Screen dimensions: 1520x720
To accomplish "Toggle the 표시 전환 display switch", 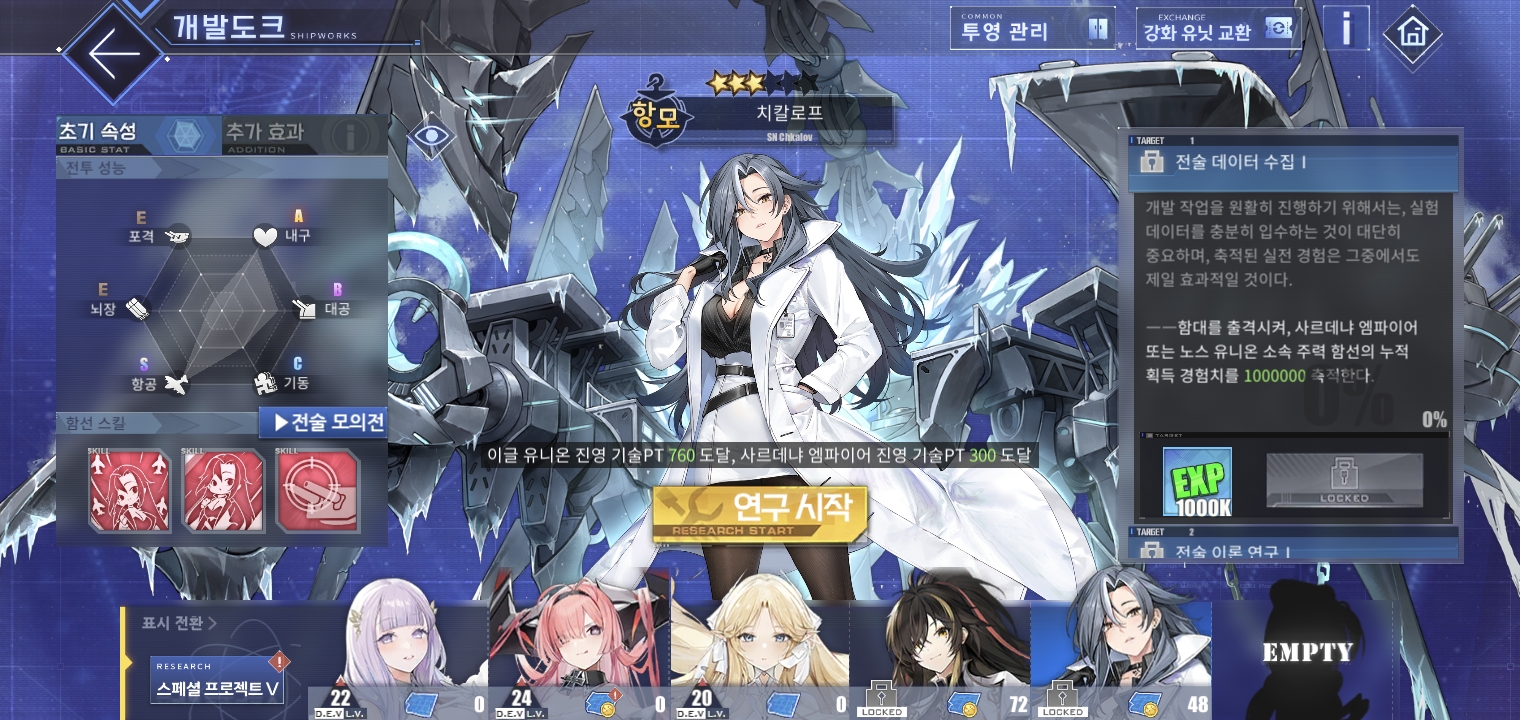I will [x=180, y=624].
